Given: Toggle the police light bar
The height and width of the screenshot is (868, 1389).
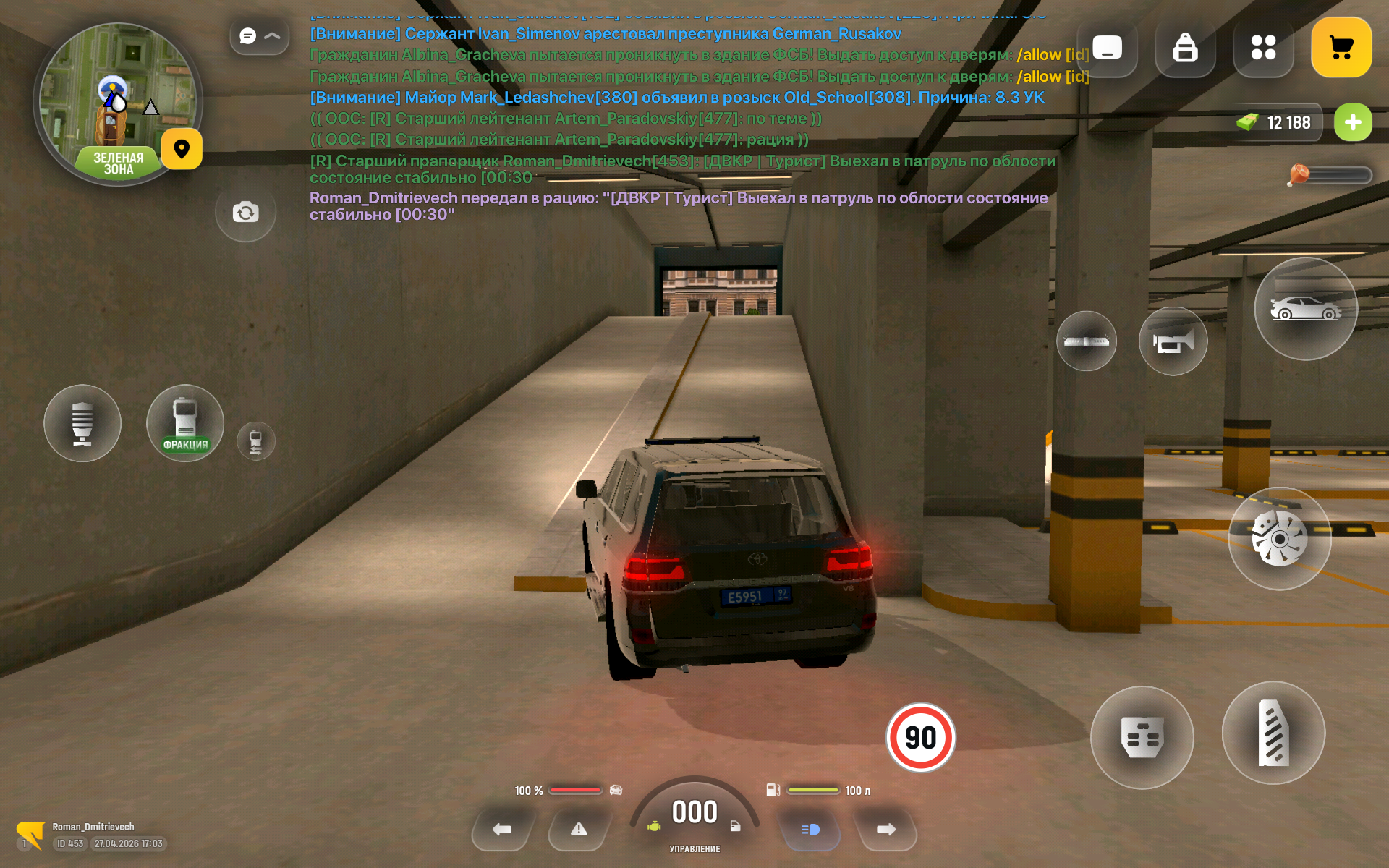Looking at the screenshot, I should click(1086, 341).
